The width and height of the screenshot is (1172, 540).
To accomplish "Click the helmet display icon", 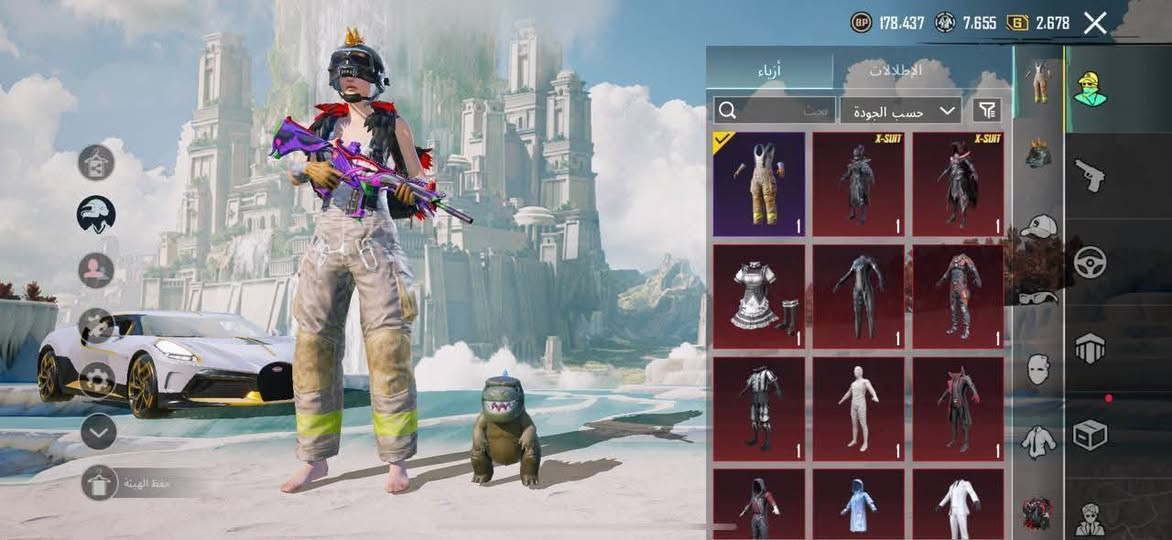I will [x=97, y=214].
